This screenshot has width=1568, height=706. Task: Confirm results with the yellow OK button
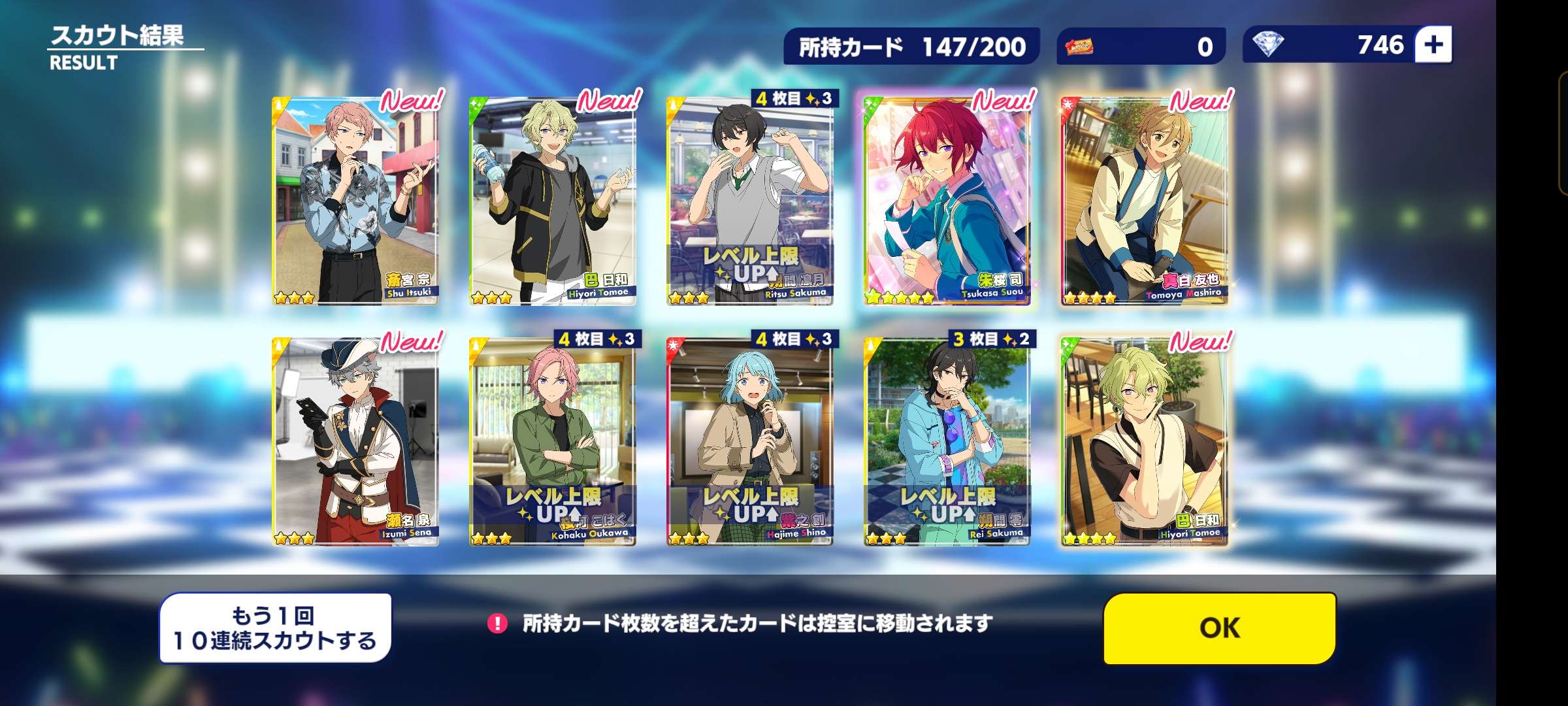1219,628
